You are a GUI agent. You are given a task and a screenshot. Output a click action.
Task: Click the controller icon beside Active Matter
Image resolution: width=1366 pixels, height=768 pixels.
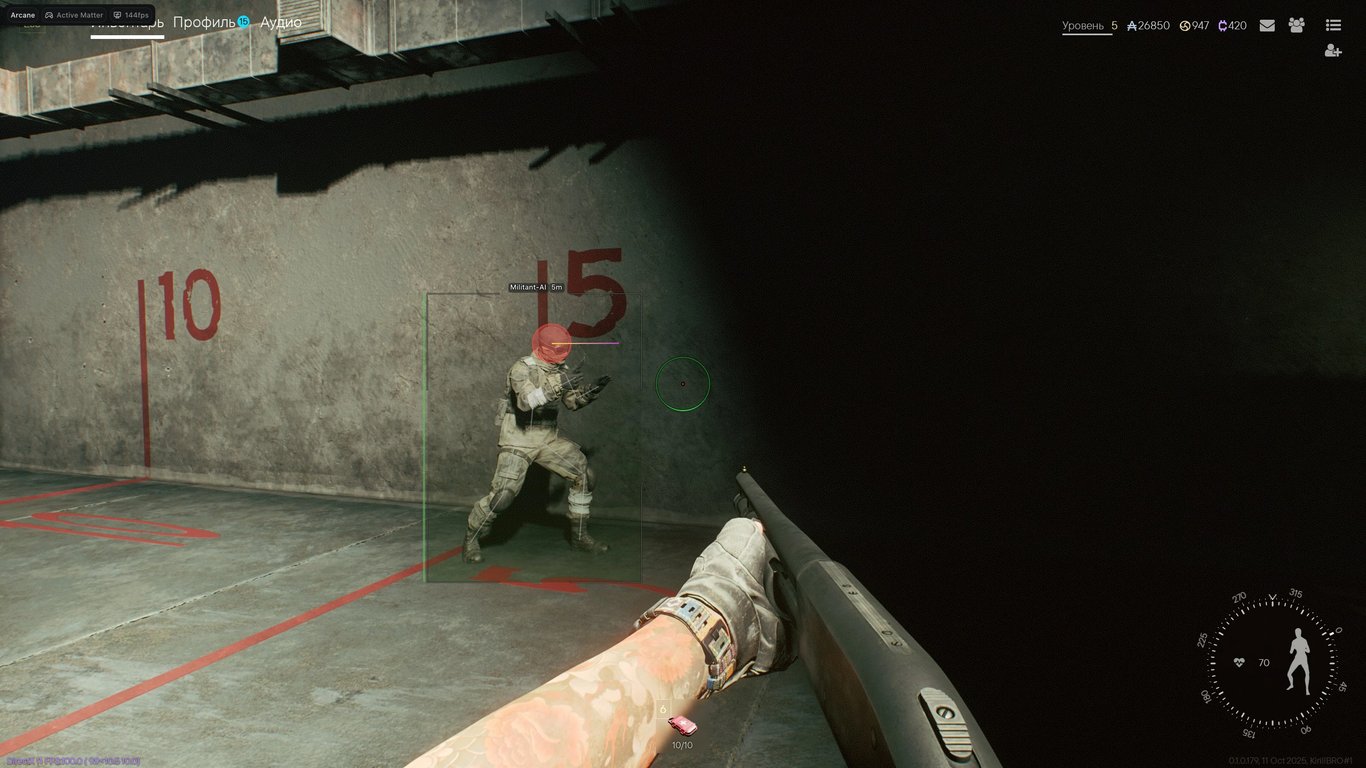coord(50,15)
